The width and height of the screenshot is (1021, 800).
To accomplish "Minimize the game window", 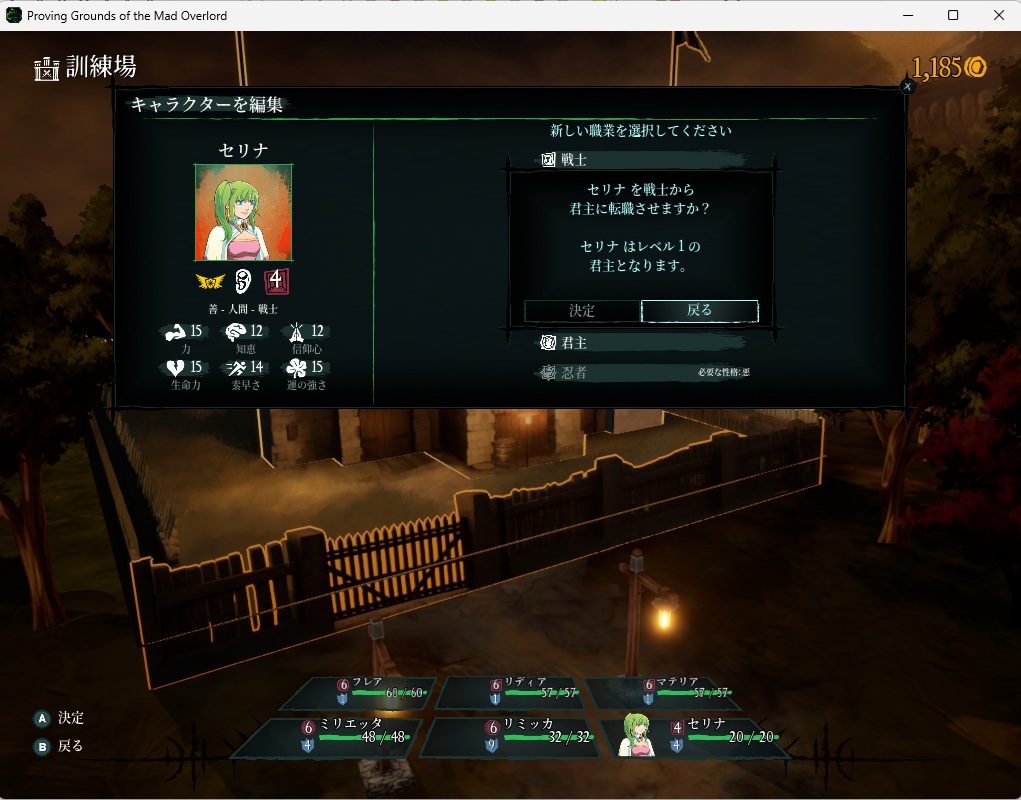I will point(907,15).
